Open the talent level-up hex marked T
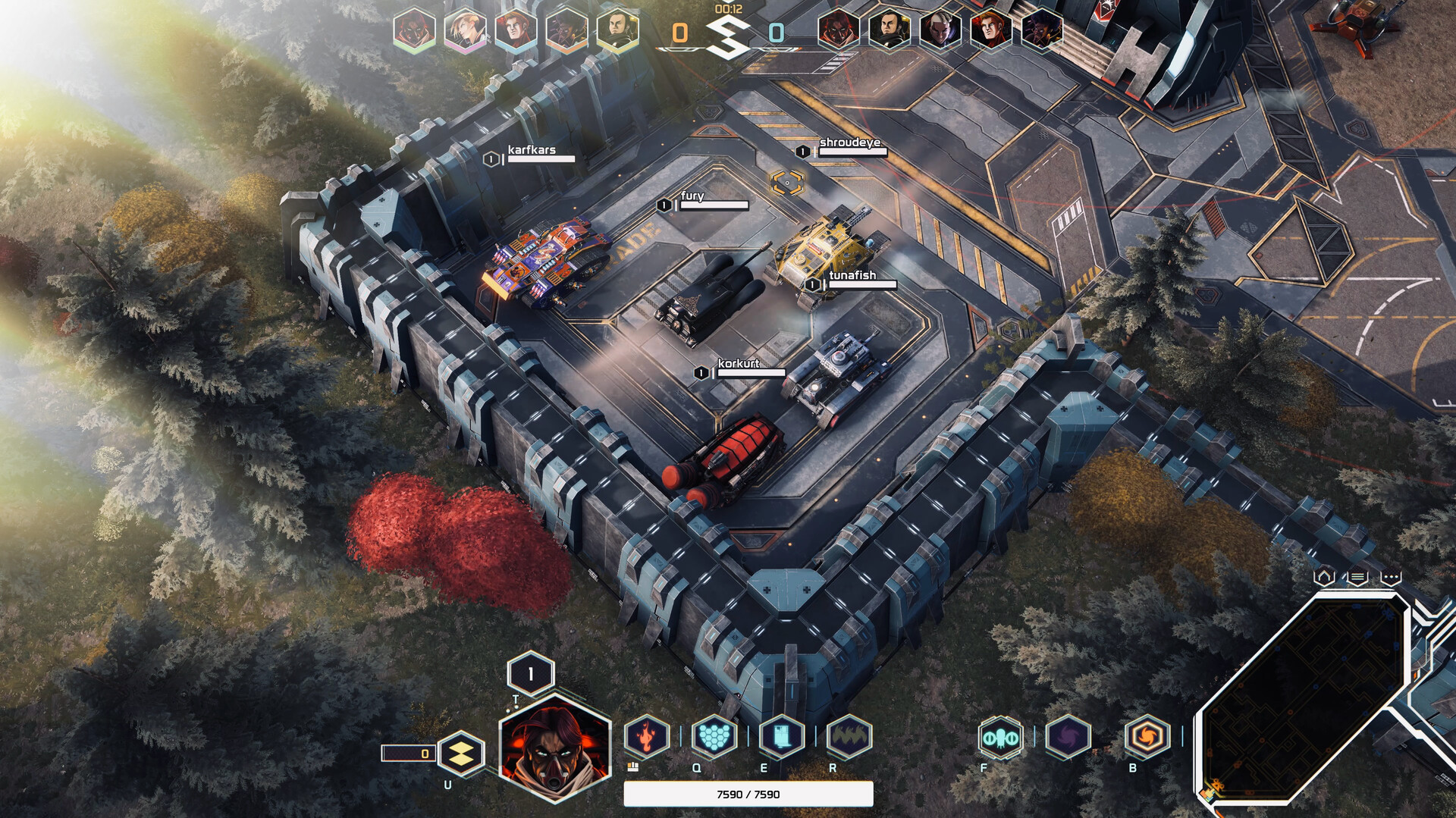The image size is (1456, 818). pyautogui.click(x=529, y=672)
